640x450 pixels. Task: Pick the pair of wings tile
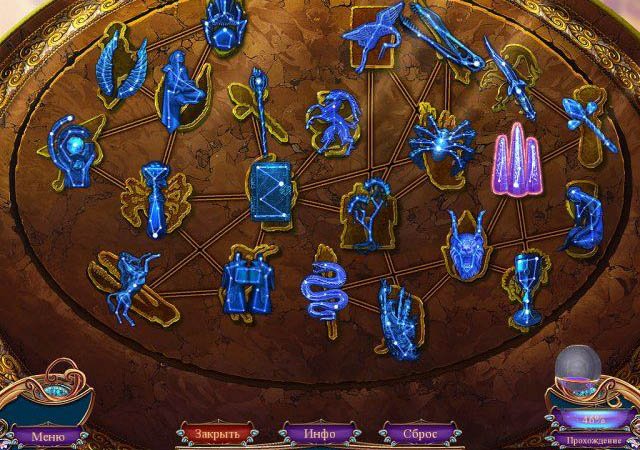122,66
